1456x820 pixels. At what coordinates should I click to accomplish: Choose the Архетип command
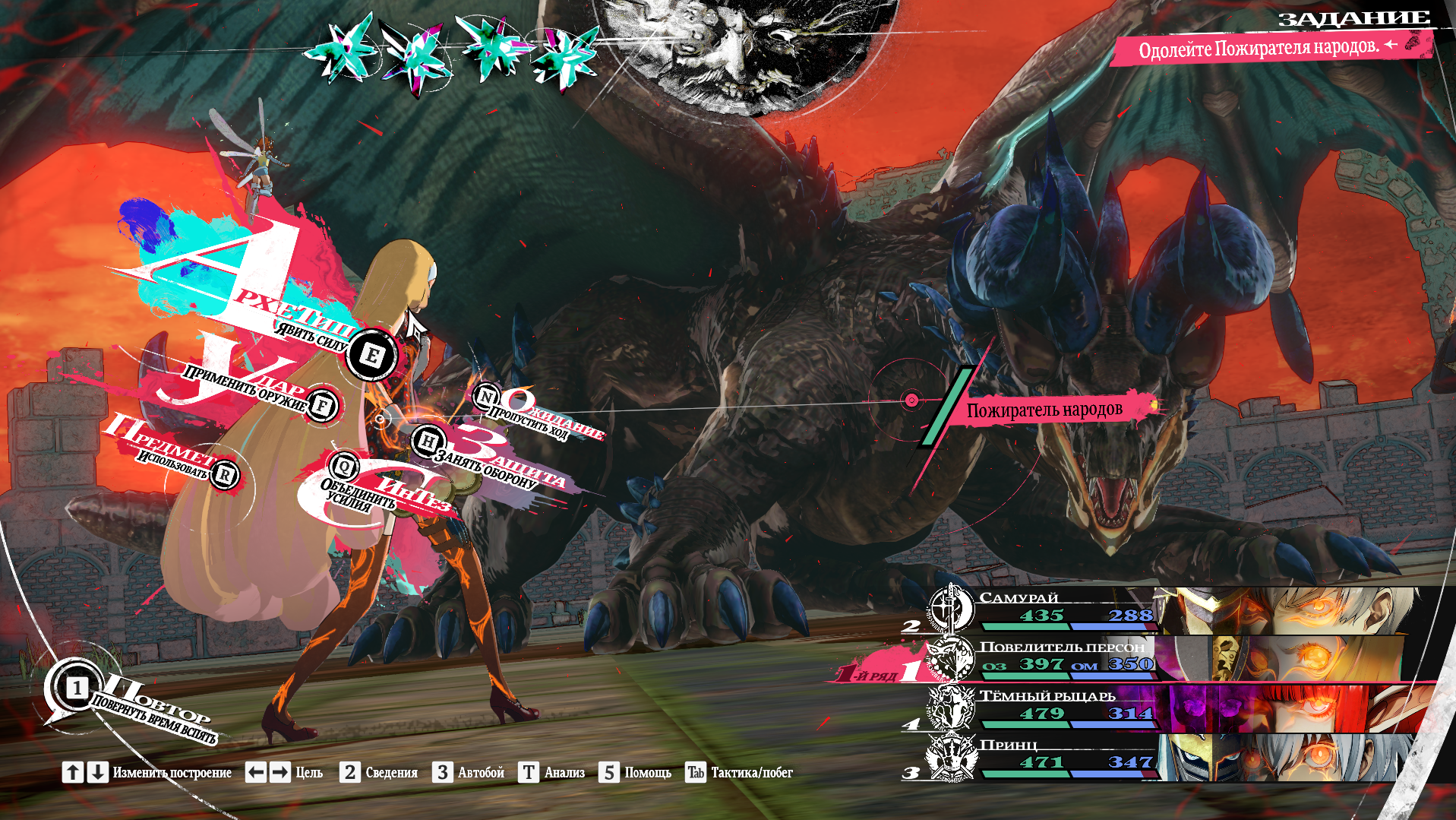click(371, 355)
